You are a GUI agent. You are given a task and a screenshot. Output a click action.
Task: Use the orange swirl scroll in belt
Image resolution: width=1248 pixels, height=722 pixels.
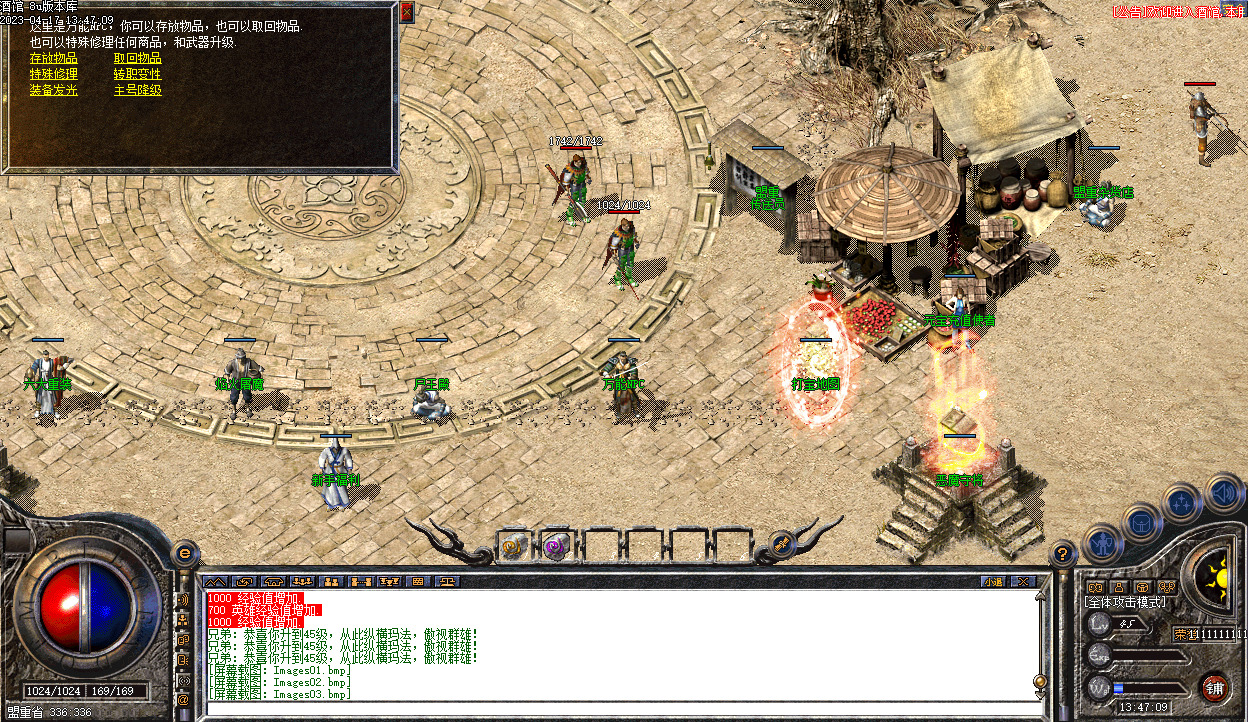click(513, 546)
